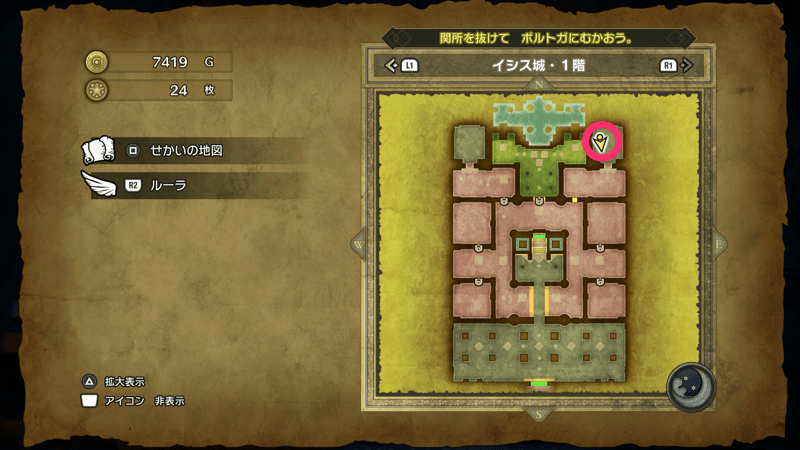Select the pink player location marker
Image resolution: width=800 pixels, height=450 pixels.
click(x=603, y=142)
